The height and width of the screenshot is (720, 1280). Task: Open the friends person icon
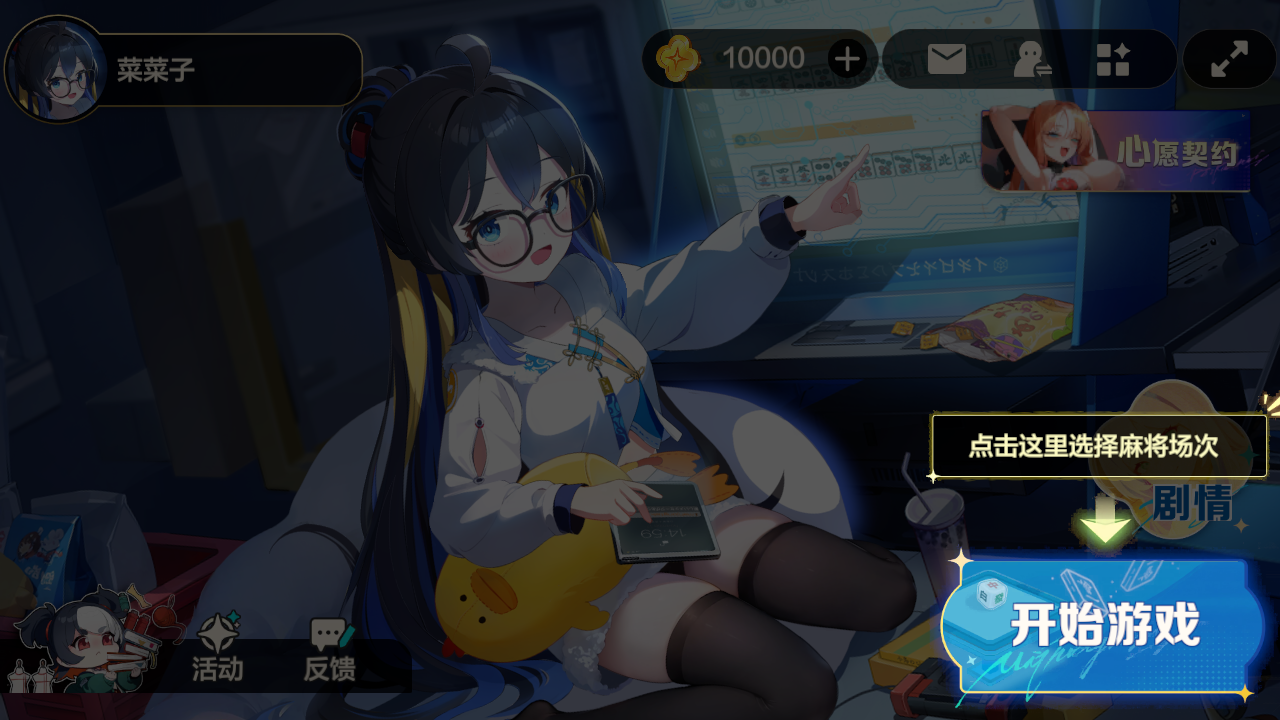pos(1030,59)
